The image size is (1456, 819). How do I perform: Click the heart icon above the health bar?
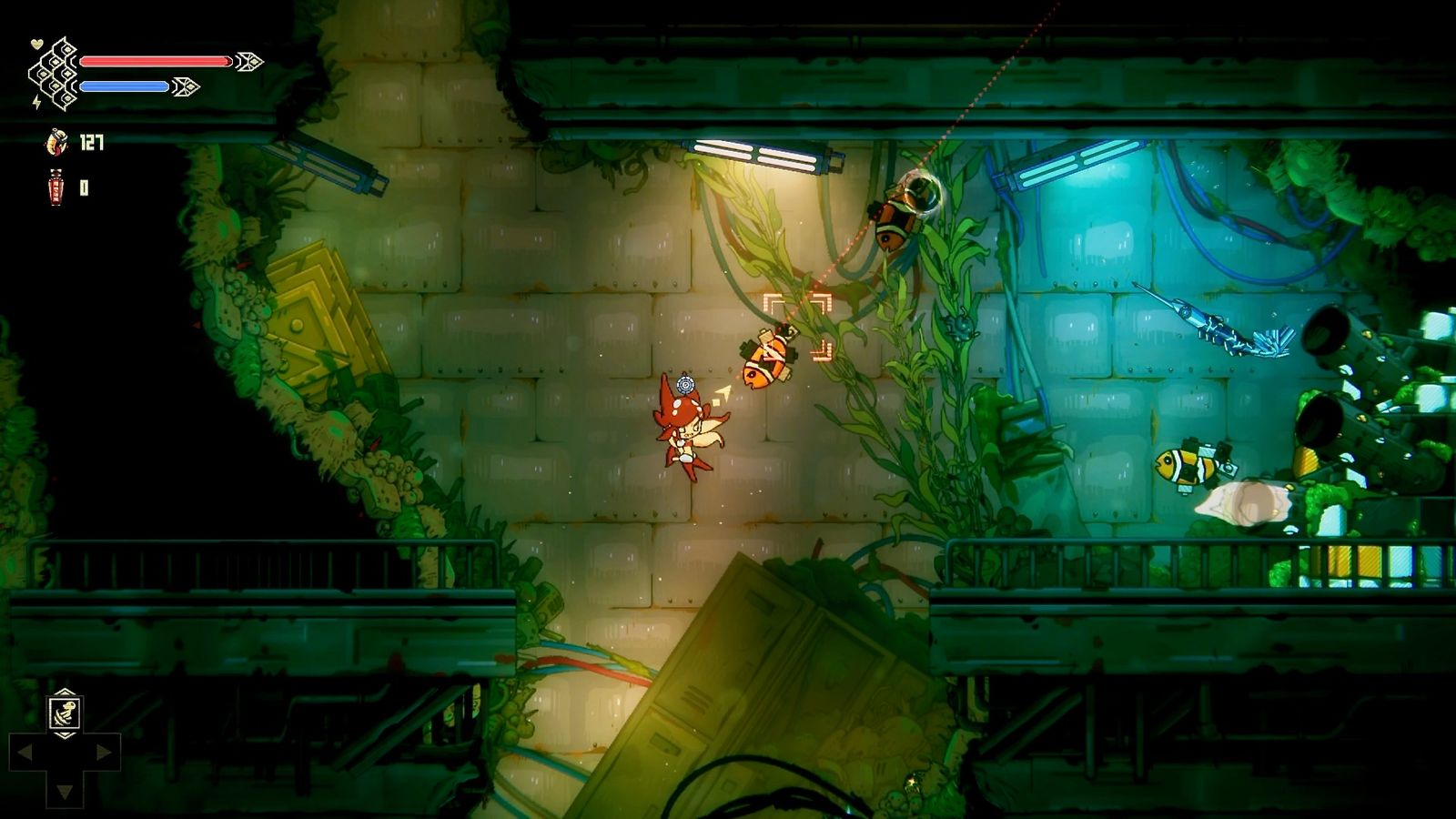click(x=36, y=43)
